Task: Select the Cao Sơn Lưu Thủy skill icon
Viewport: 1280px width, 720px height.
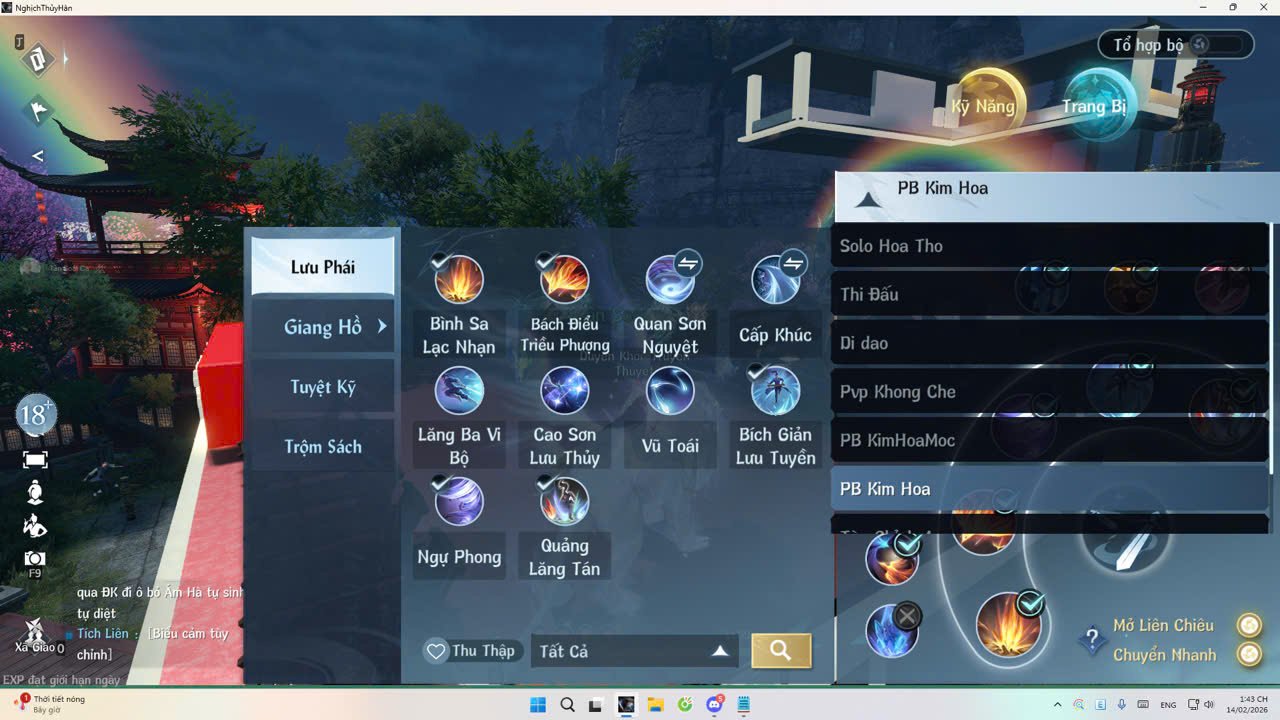Action: point(564,390)
